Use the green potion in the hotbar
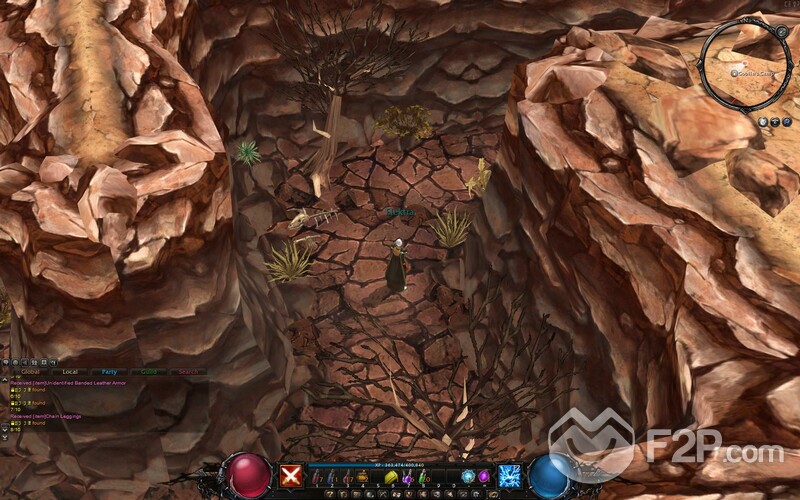This screenshot has width=800, height=500. (x=423, y=479)
